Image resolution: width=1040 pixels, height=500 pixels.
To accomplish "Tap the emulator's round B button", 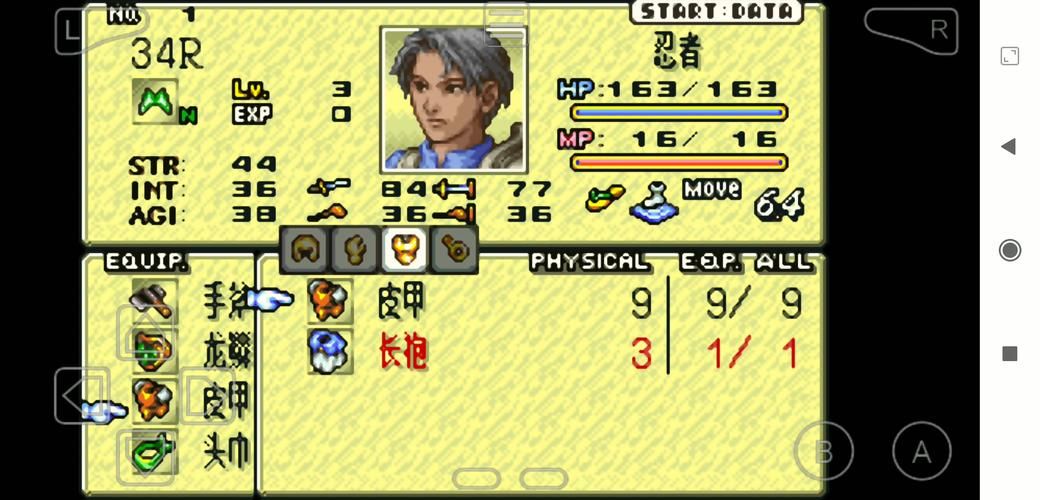I will 823,453.
